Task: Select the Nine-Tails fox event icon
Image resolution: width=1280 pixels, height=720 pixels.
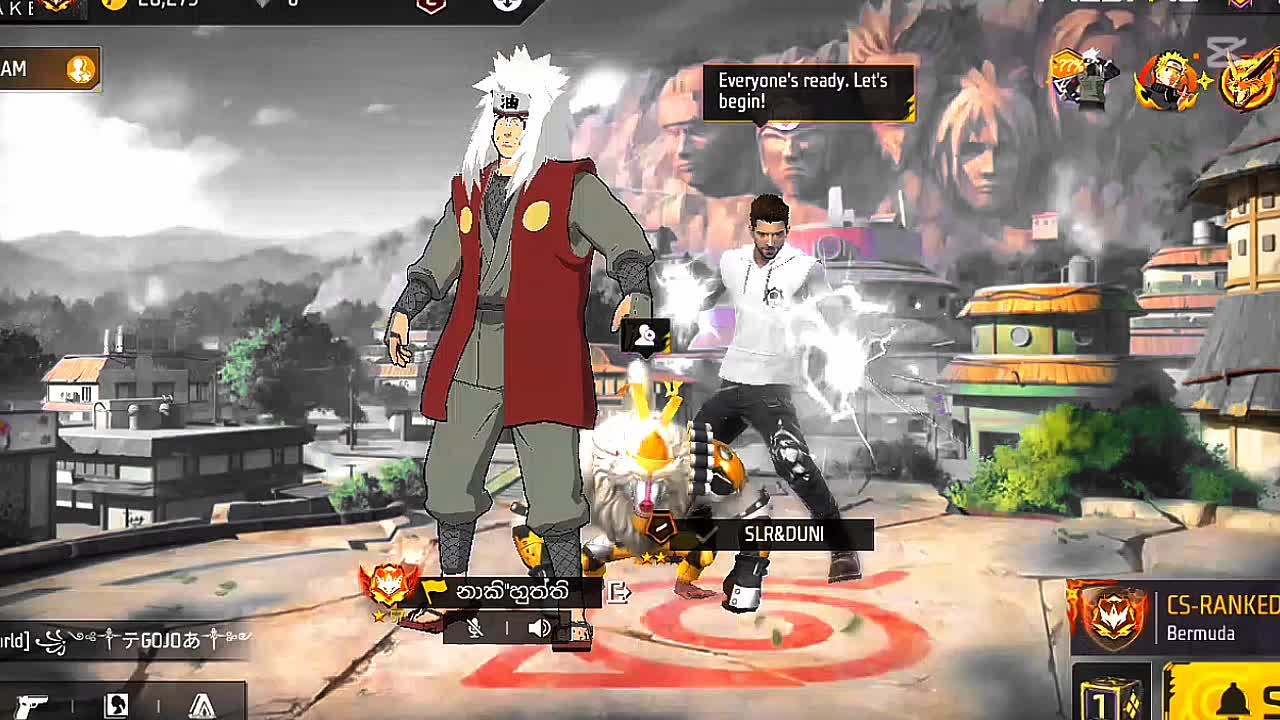Action: (x=1248, y=82)
